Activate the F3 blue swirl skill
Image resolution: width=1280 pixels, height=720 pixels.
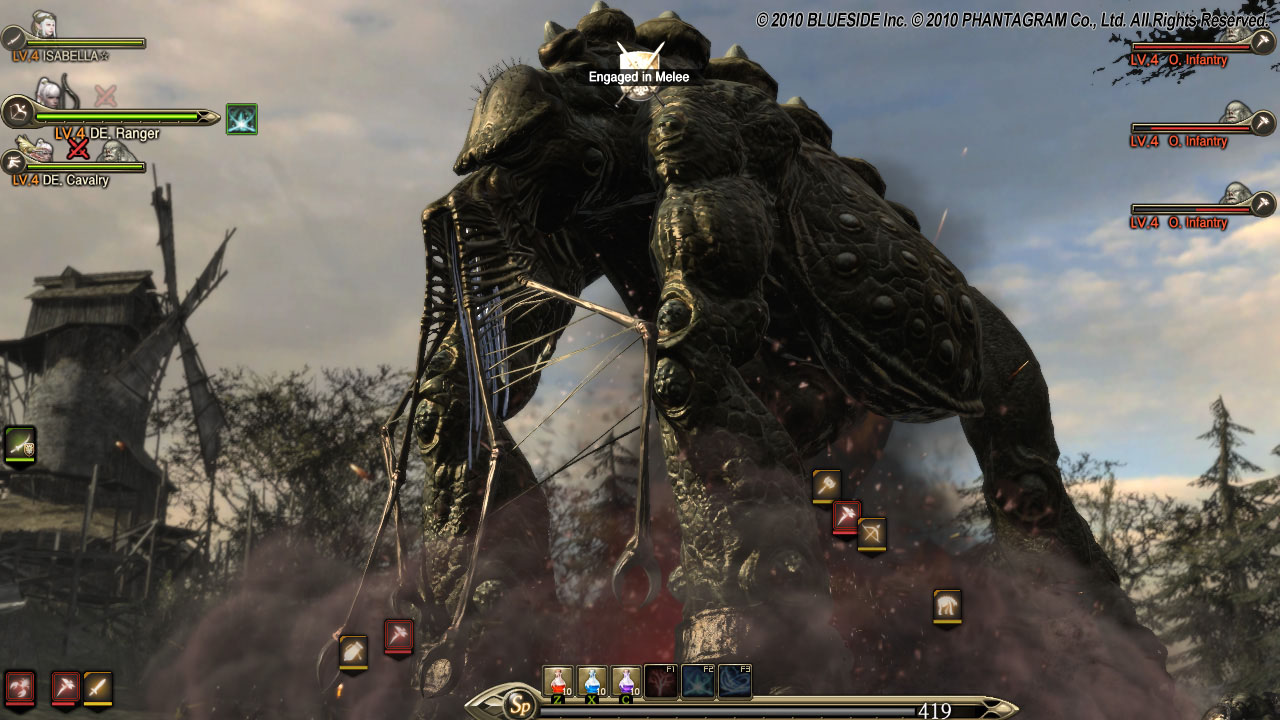(x=734, y=681)
